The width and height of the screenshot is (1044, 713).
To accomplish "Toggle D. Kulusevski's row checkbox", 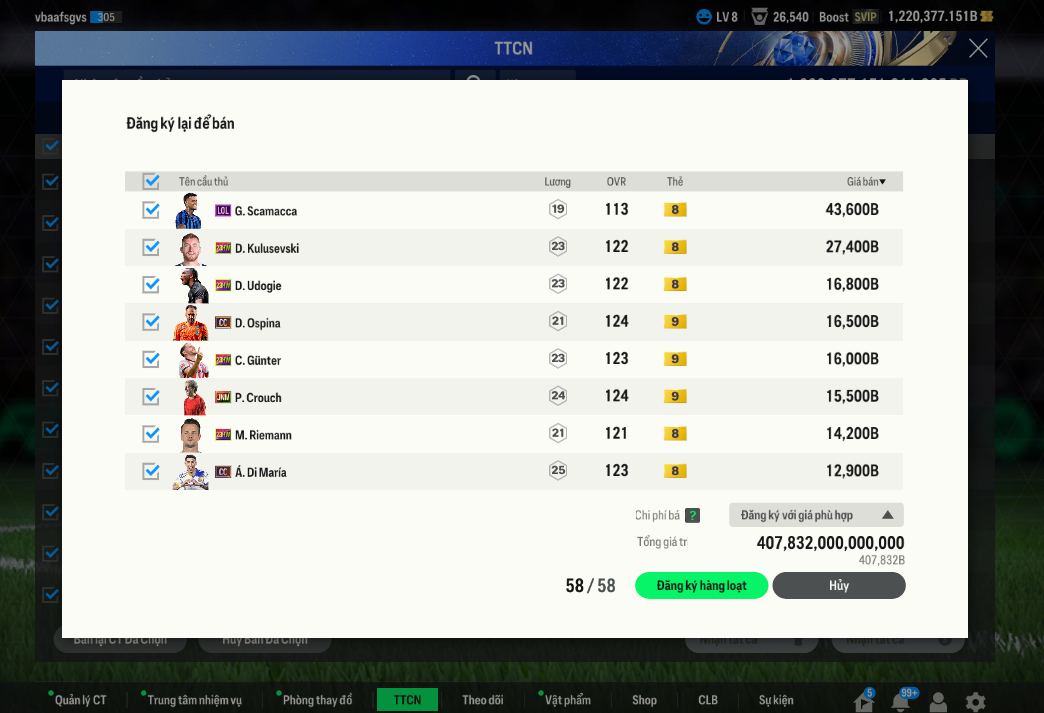I will (x=151, y=247).
